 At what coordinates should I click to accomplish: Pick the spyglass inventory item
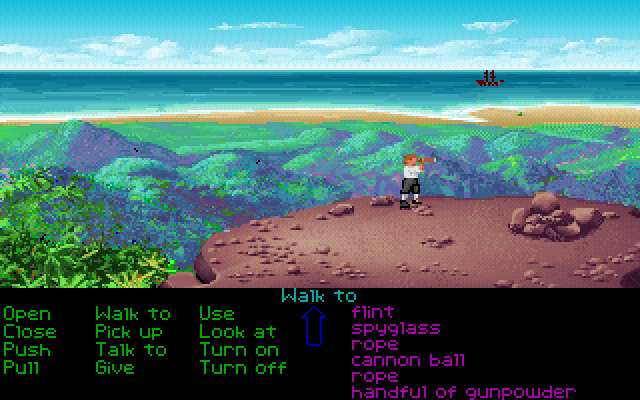click(x=395, y=328)
